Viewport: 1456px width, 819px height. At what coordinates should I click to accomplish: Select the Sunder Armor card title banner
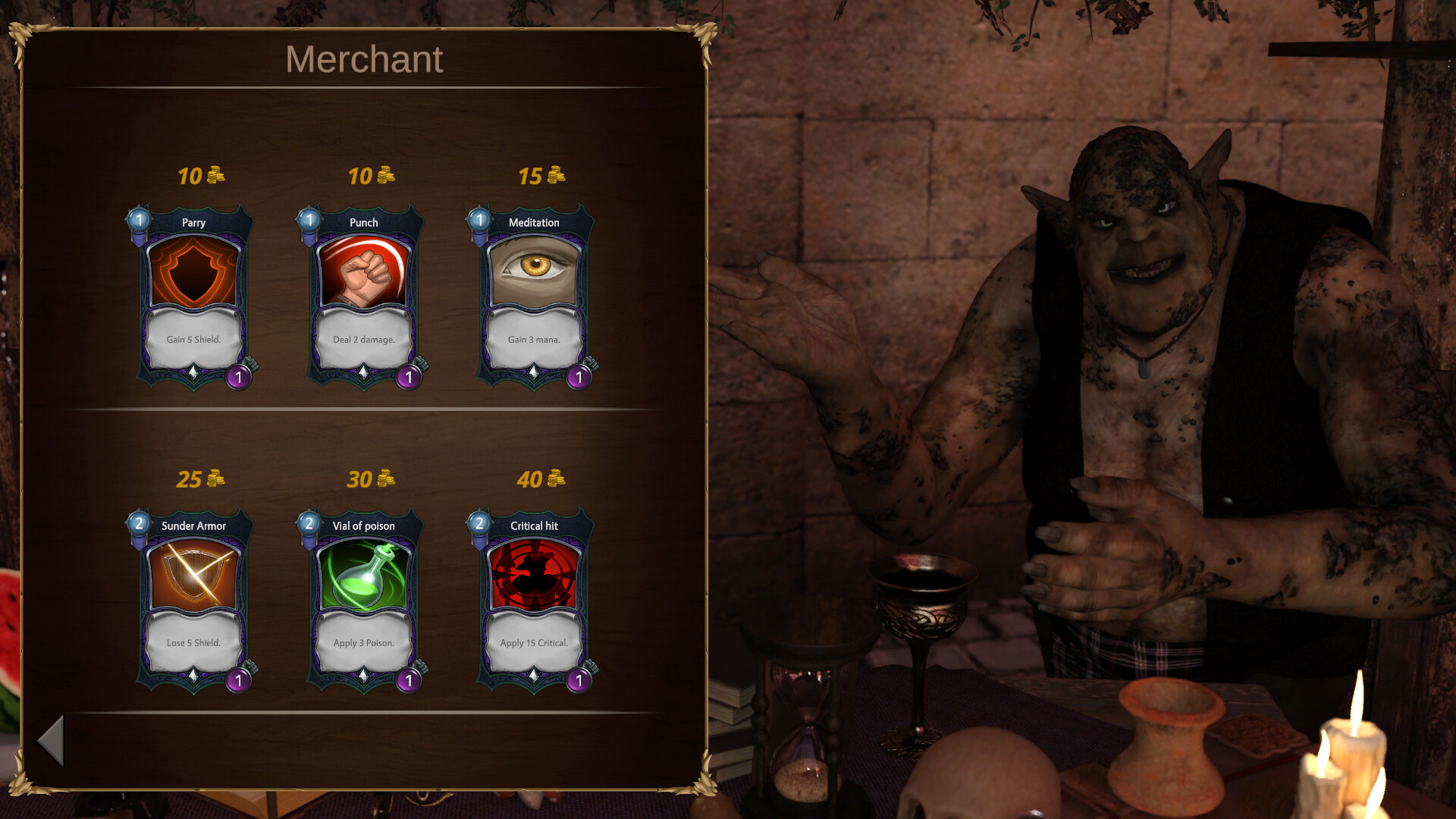[x=193, y=526]
